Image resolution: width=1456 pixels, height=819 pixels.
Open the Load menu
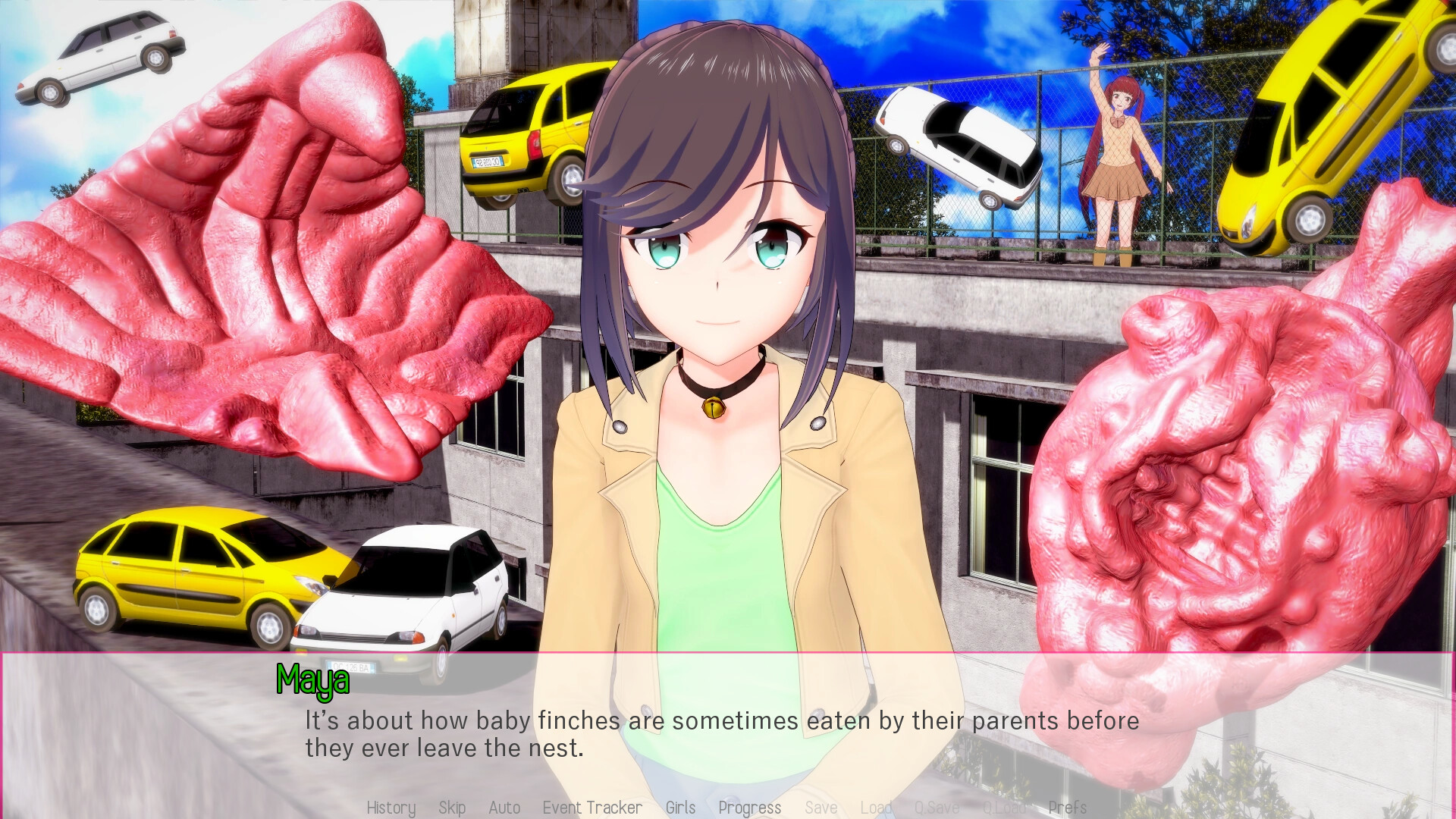click(876, 808)
